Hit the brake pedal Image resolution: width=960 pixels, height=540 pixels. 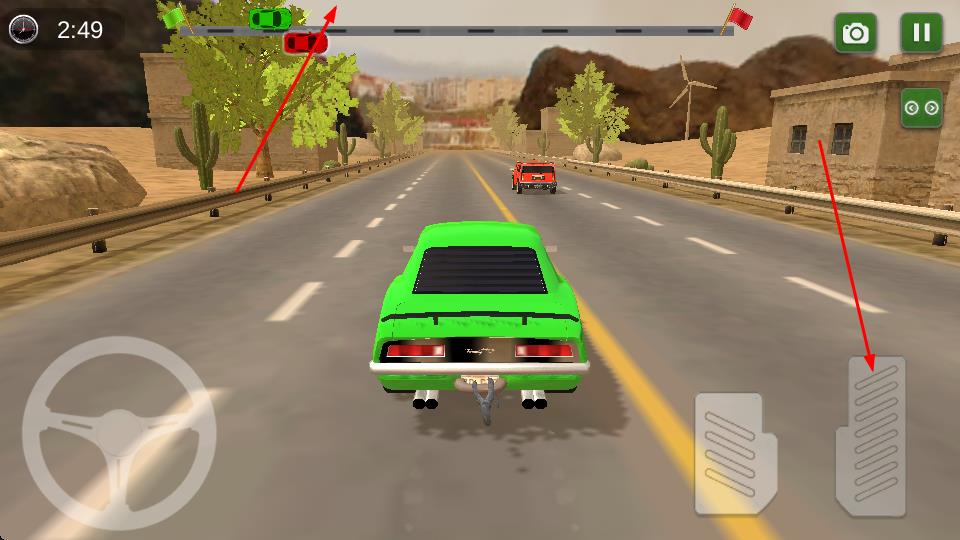735,453
